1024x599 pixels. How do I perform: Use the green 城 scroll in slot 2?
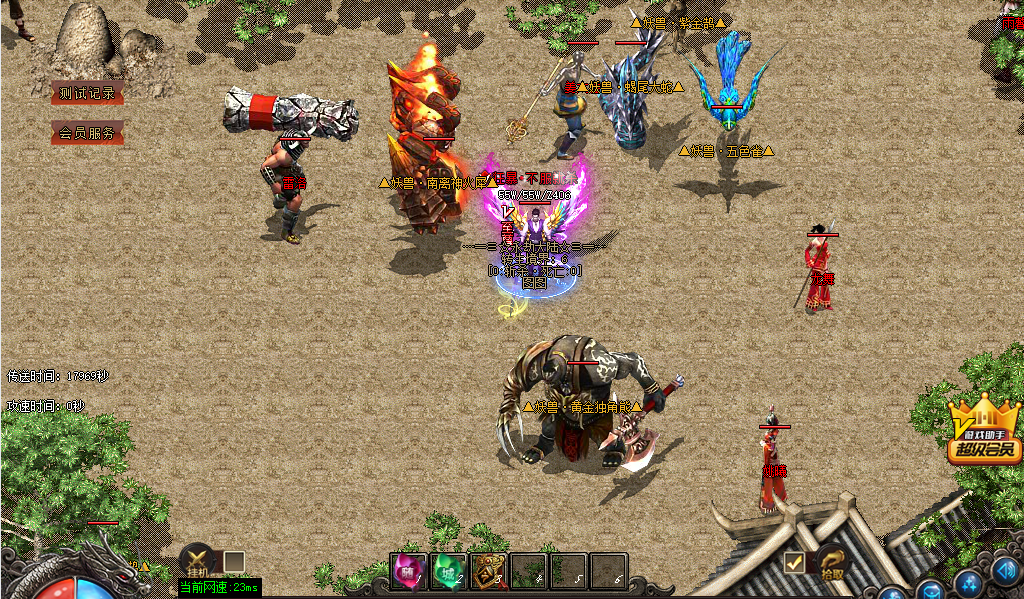[x=448, y=571]
